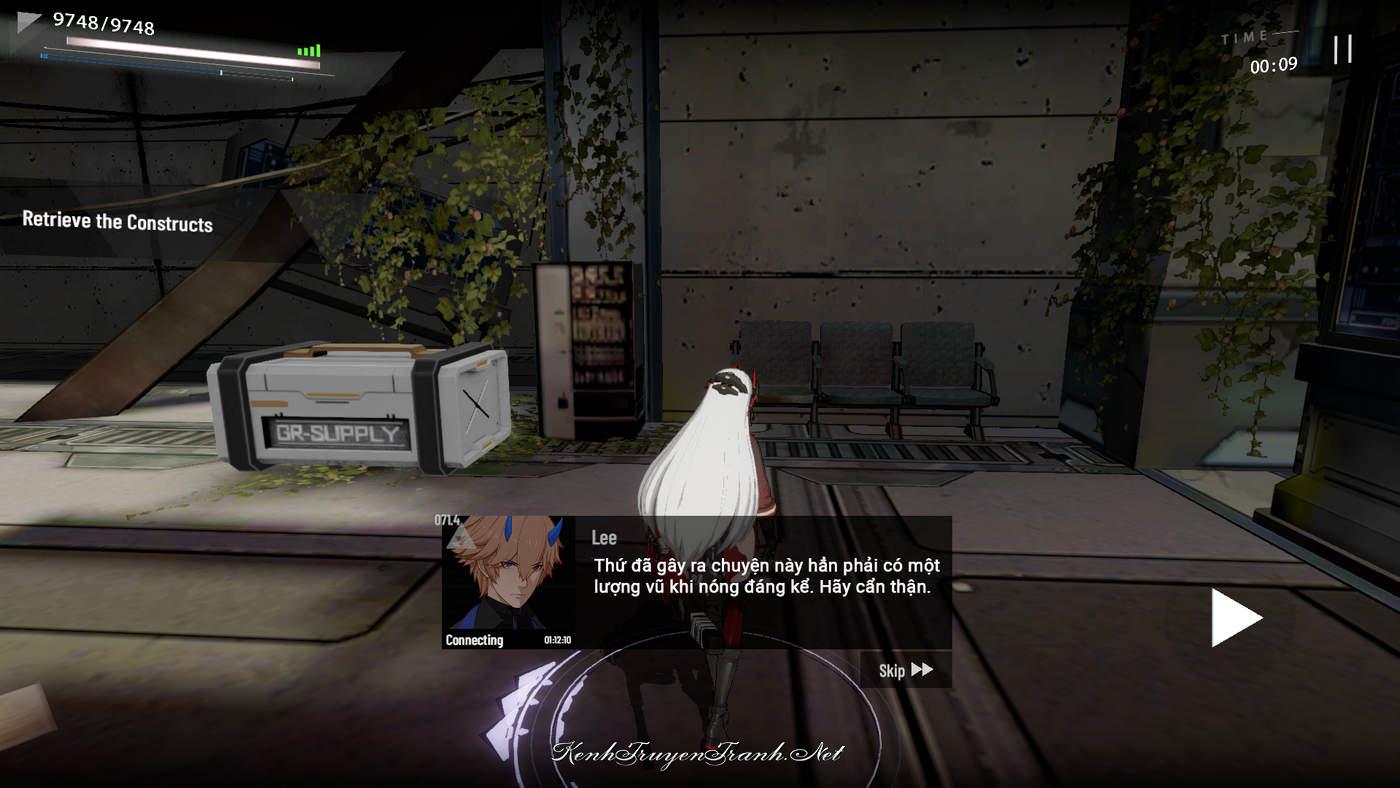Screen dimensions: 1400x788
Task: Select the Retrieve the Constructs objective tracker
Action: point(118,222)
